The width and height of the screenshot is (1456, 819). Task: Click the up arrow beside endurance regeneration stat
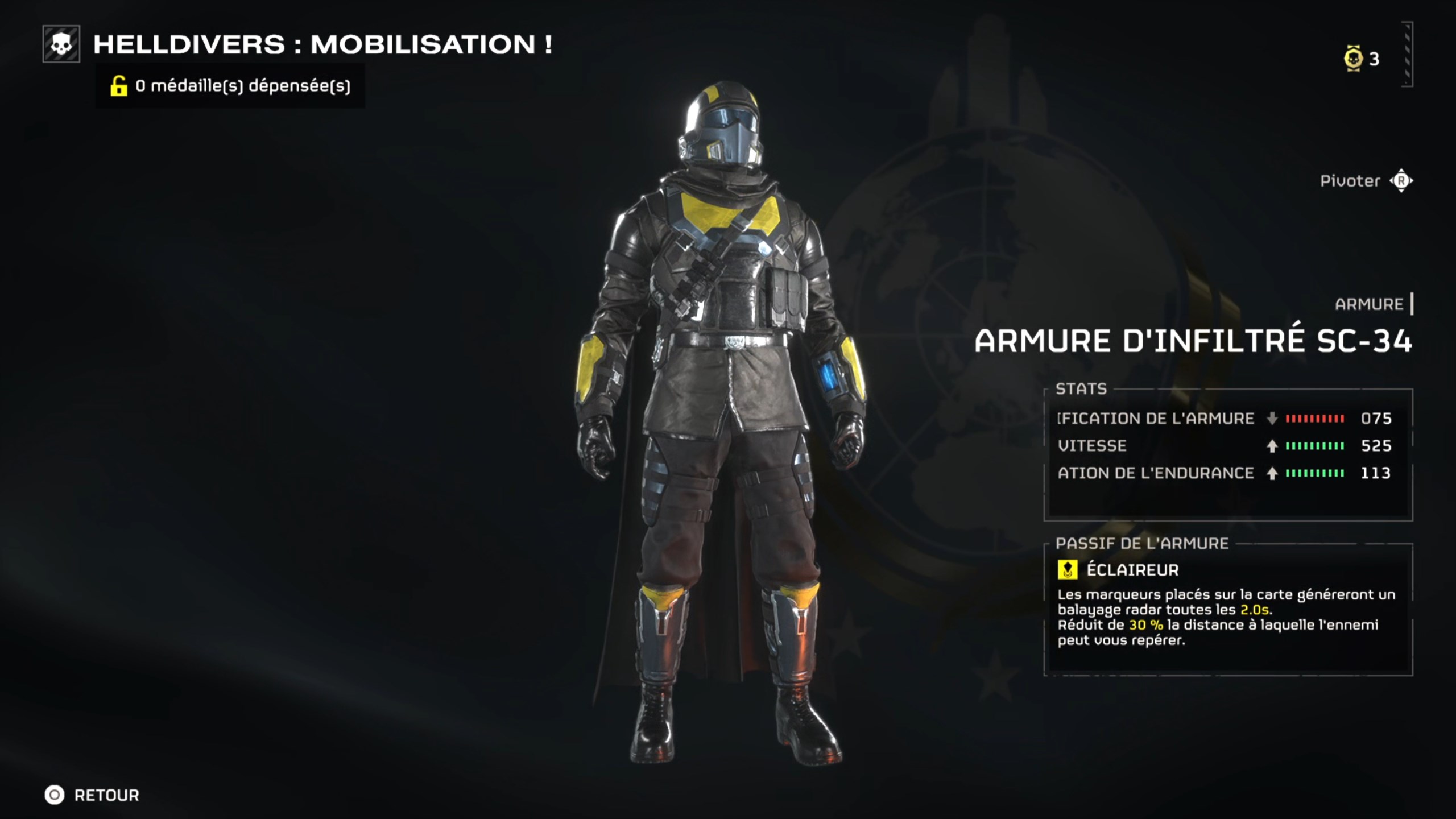click(1273, 473)
